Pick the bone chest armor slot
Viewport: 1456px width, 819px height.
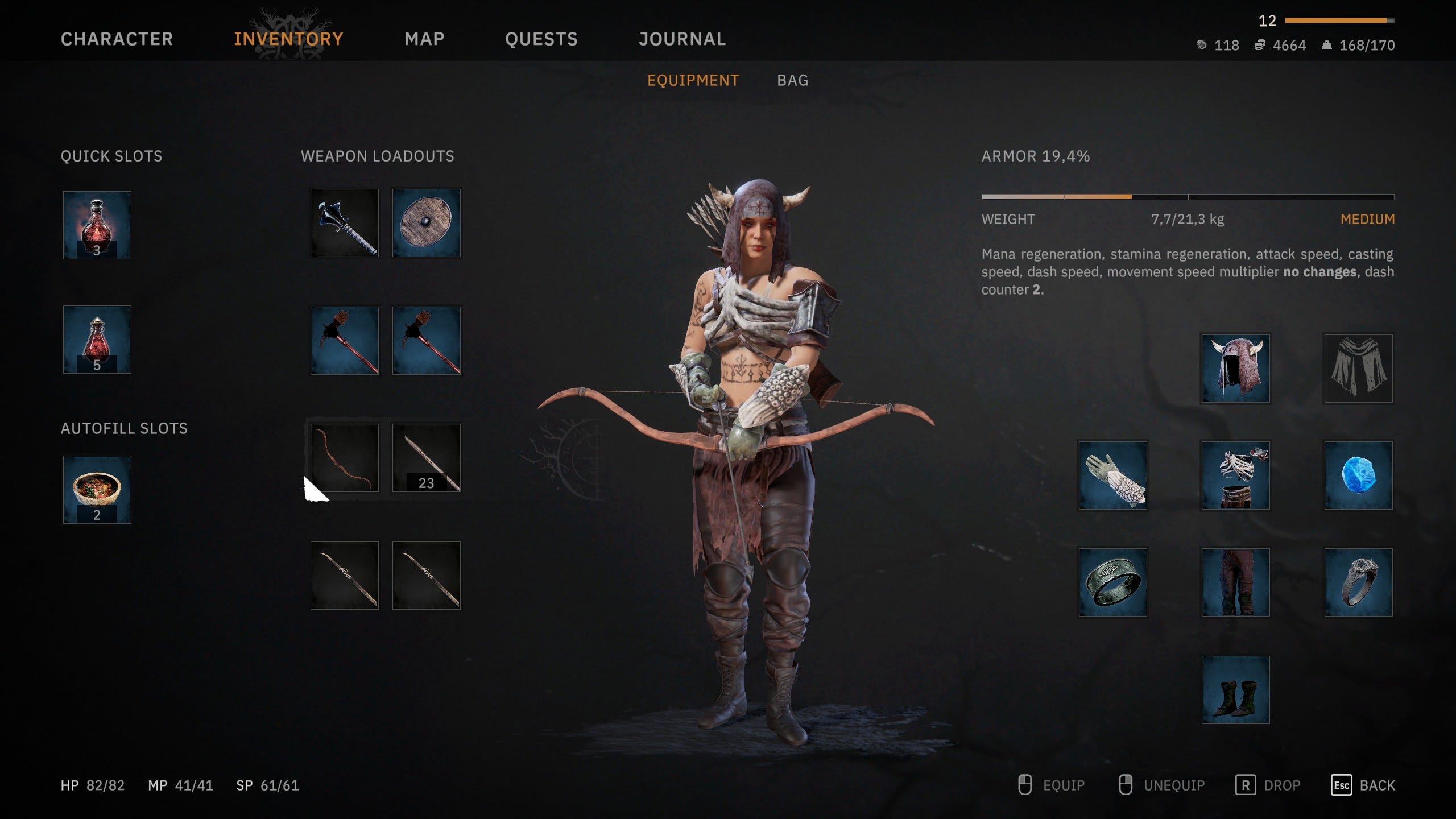pyautogui.click(x=1235, y=475)
